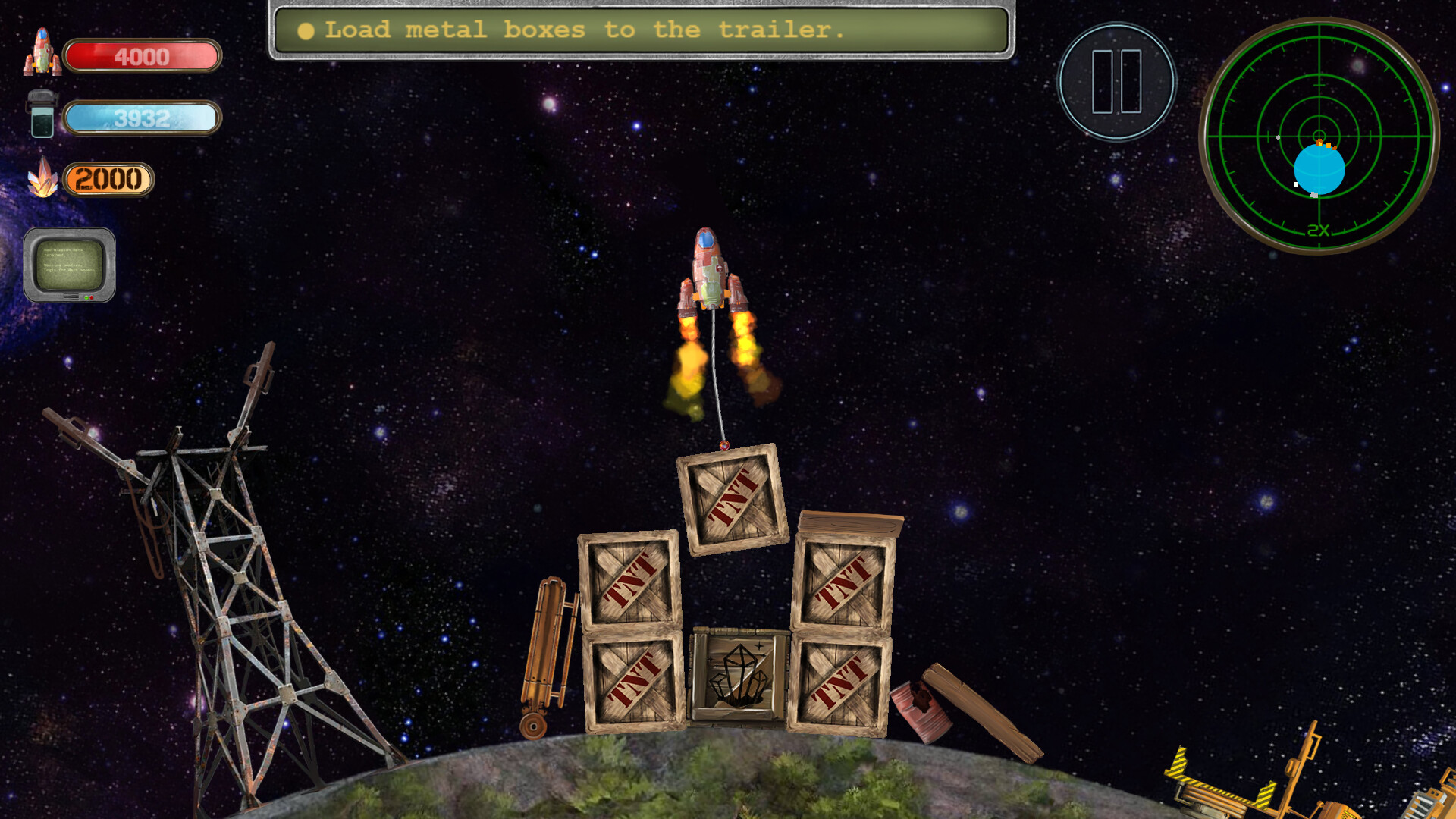Viewport: 1456px width, 819px height.
Task: Click the bullet point in the objective banner
Action: click(306, 31)
